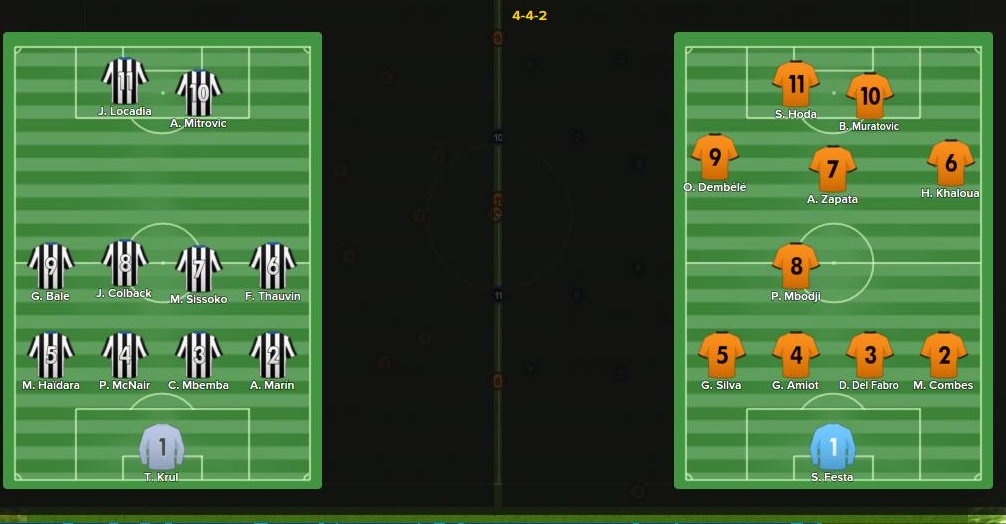Pick P. Mbodji in defensive midfield
The image size is (1006, 524).
[796, 266]
